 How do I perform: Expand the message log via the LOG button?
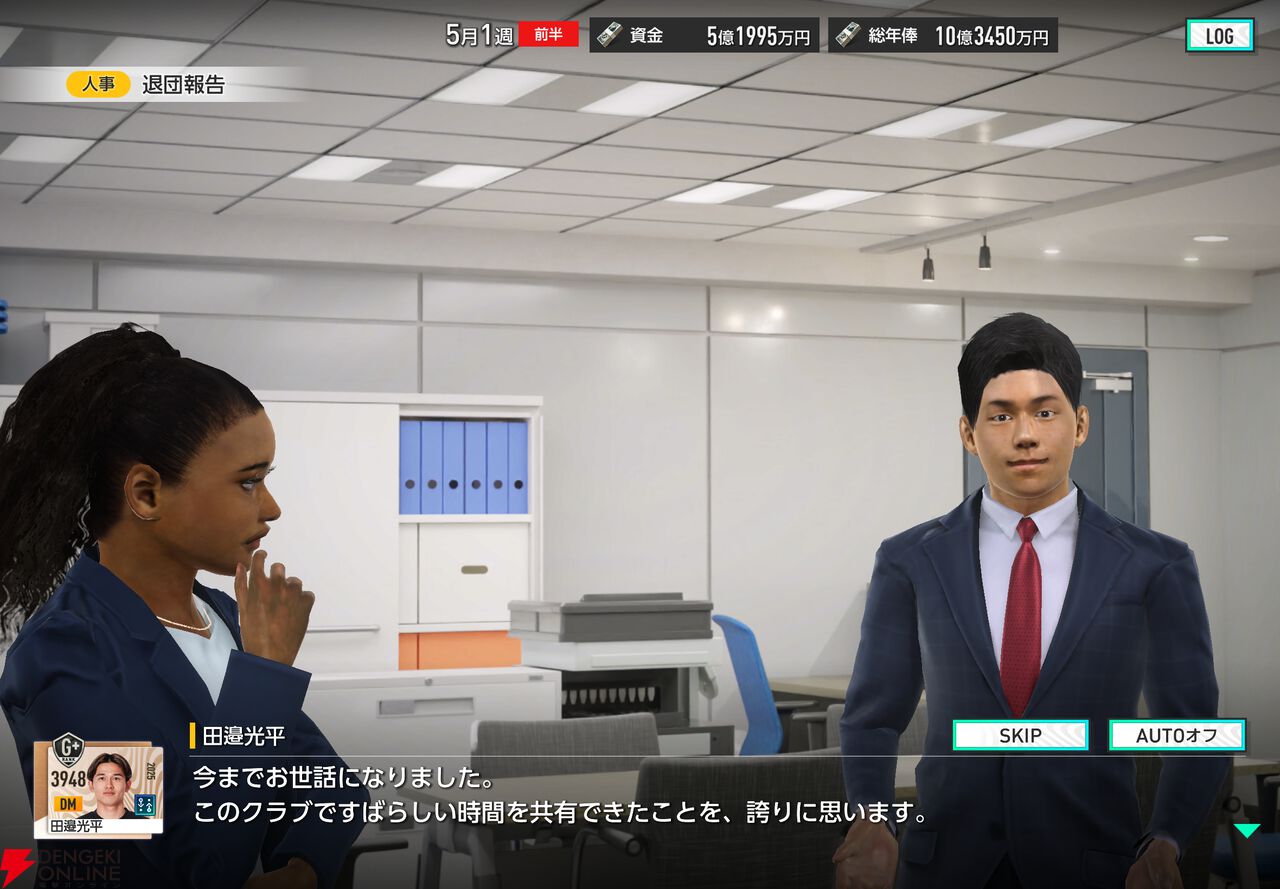tap(1222, 34)
